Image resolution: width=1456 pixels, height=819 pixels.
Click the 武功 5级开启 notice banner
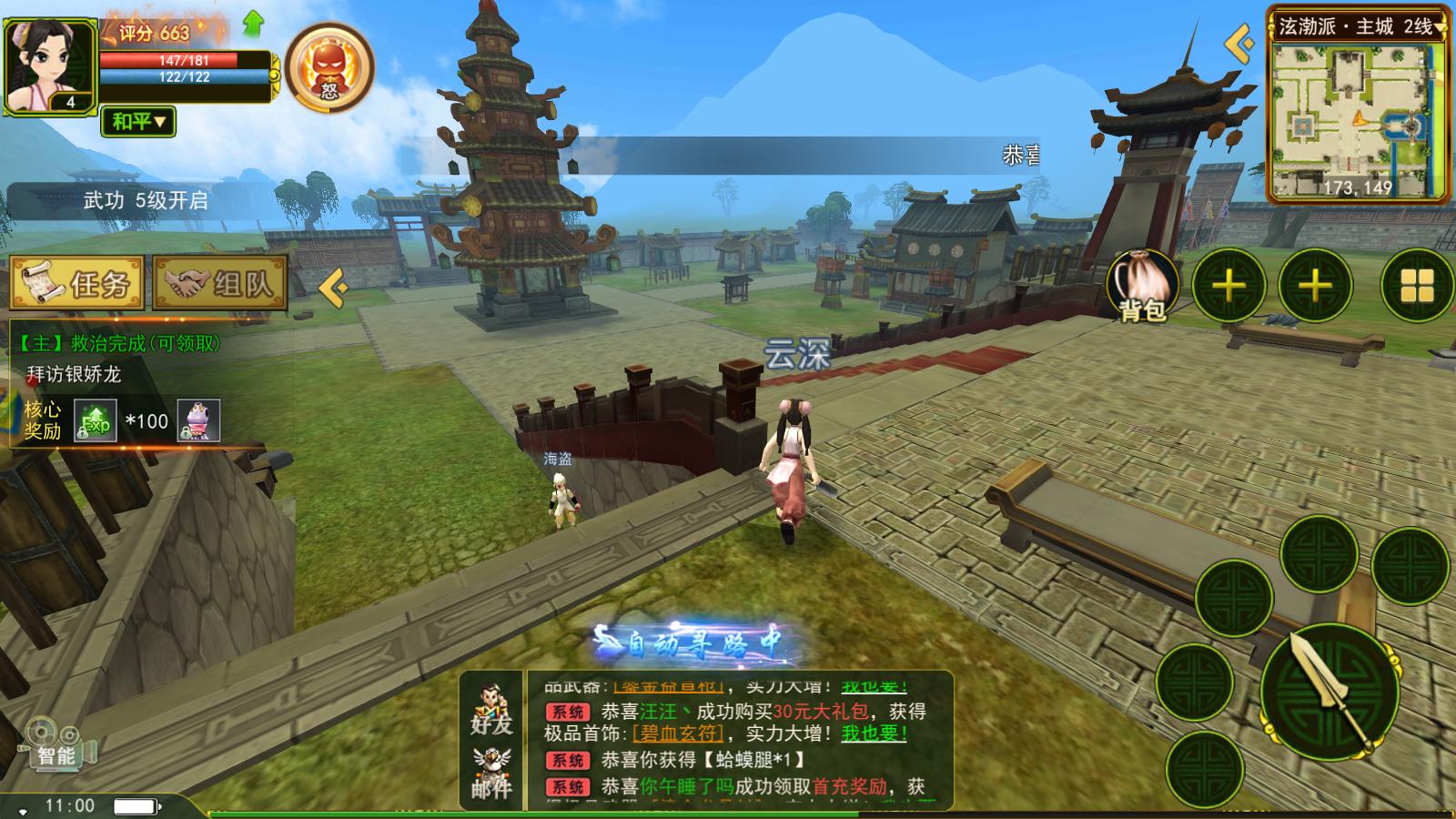click(146, 201)
